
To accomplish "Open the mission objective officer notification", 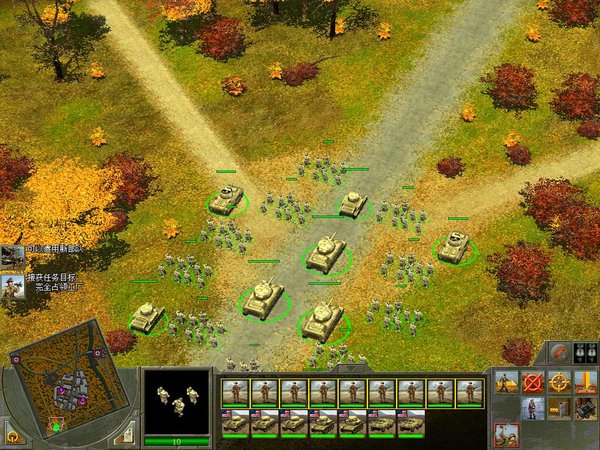I will pos(12,288).
